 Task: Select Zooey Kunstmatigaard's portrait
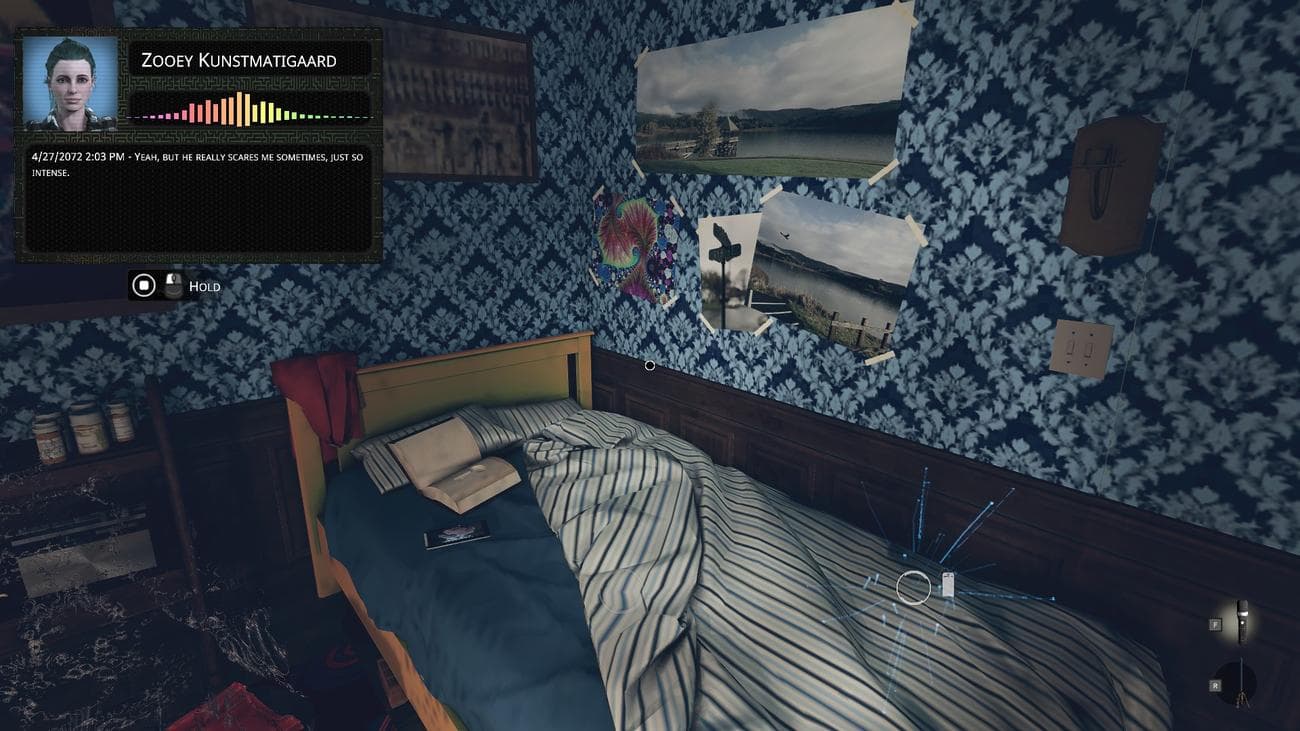[x=70, y=83]
